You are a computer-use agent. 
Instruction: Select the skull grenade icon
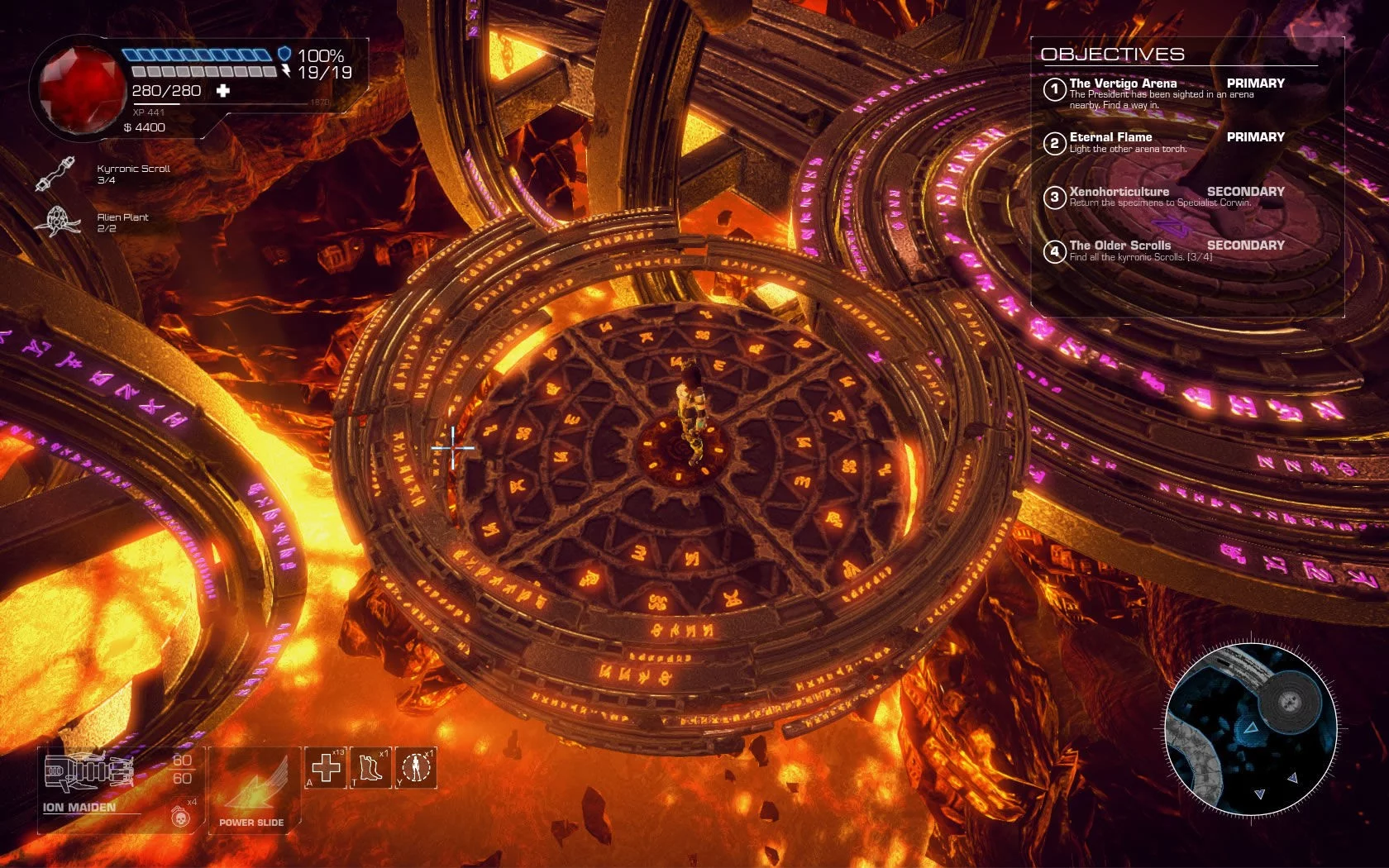(179, 816)
